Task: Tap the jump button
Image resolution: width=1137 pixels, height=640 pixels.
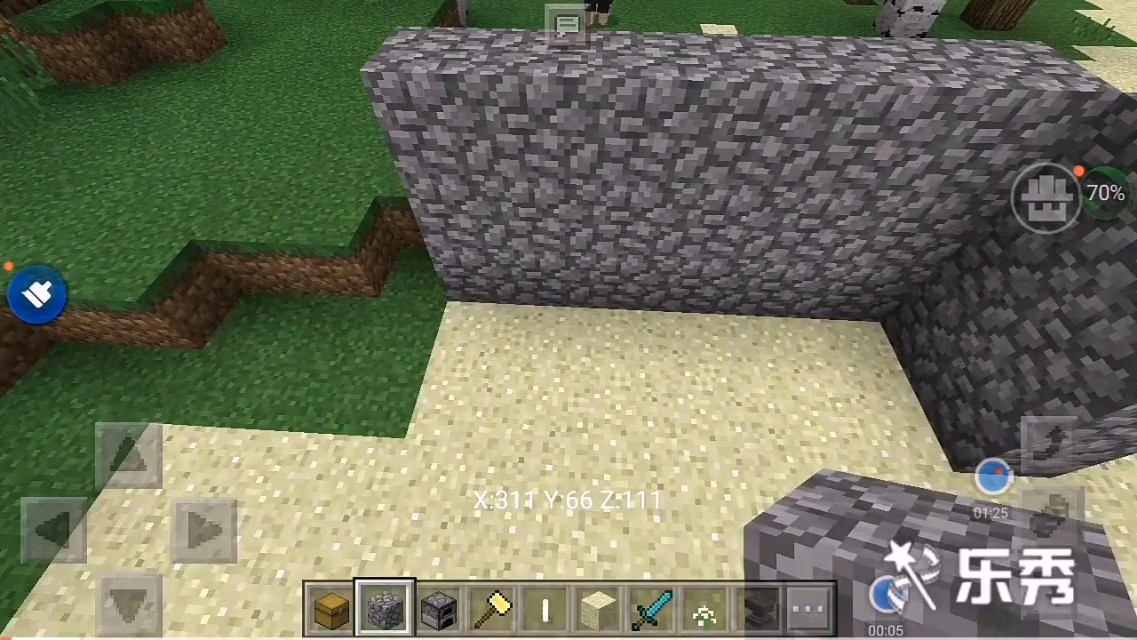Action: pyautogui.click(x=1049, y=441)
